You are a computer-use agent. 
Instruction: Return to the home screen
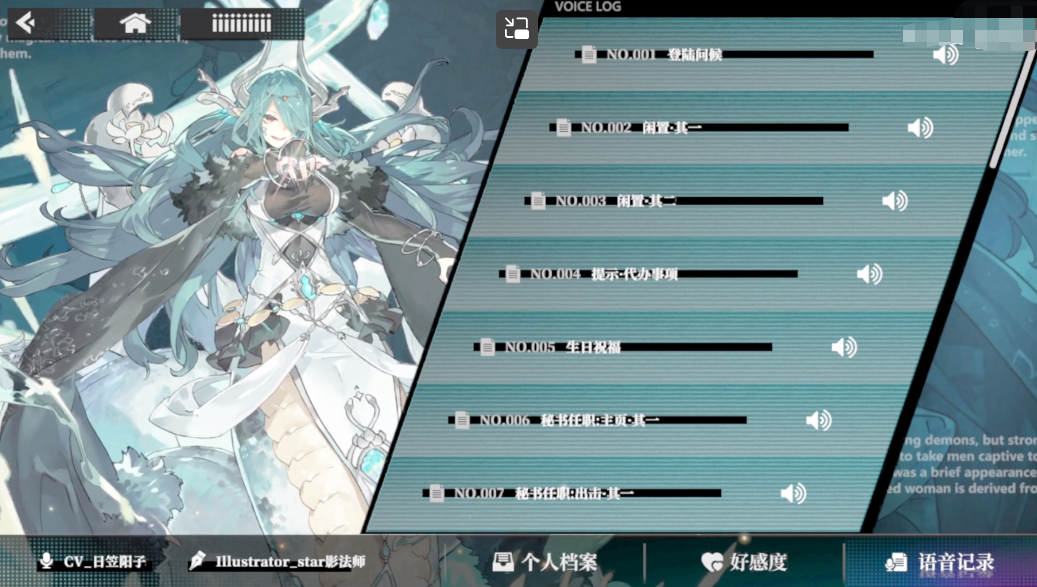point(135,23)
